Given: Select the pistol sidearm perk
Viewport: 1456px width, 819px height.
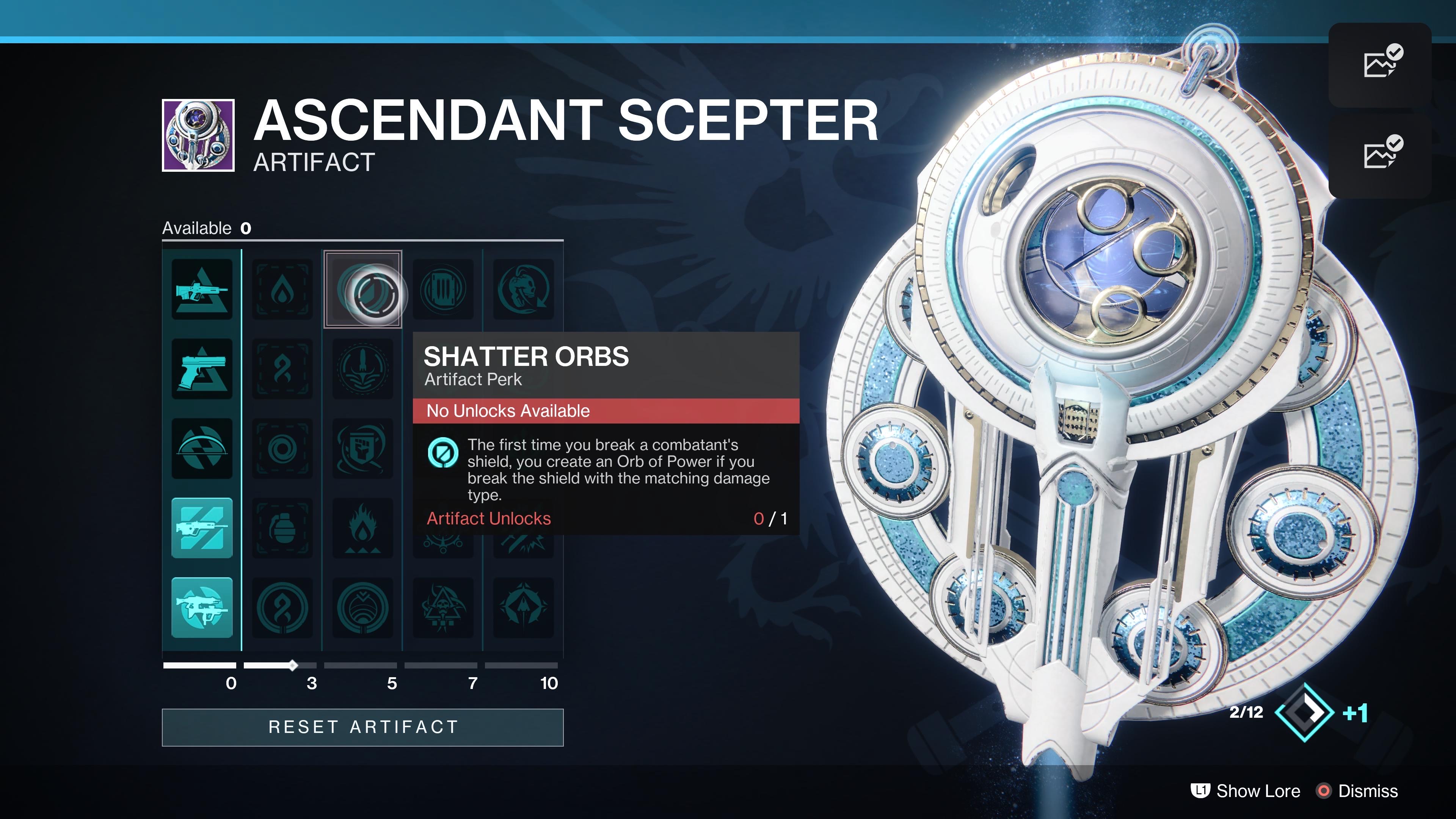Looking at the screenshot, I should (x=202, y=369).
